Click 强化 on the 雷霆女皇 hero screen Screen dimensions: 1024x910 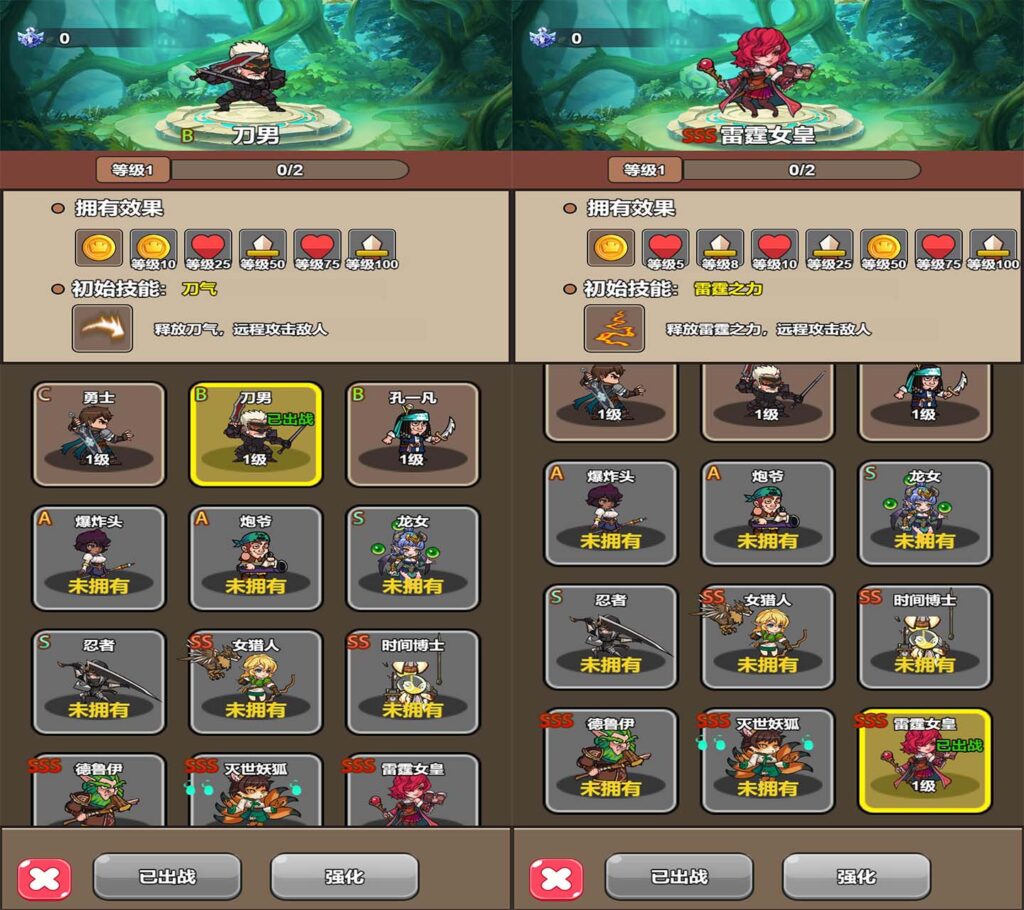tap(856, 877)
